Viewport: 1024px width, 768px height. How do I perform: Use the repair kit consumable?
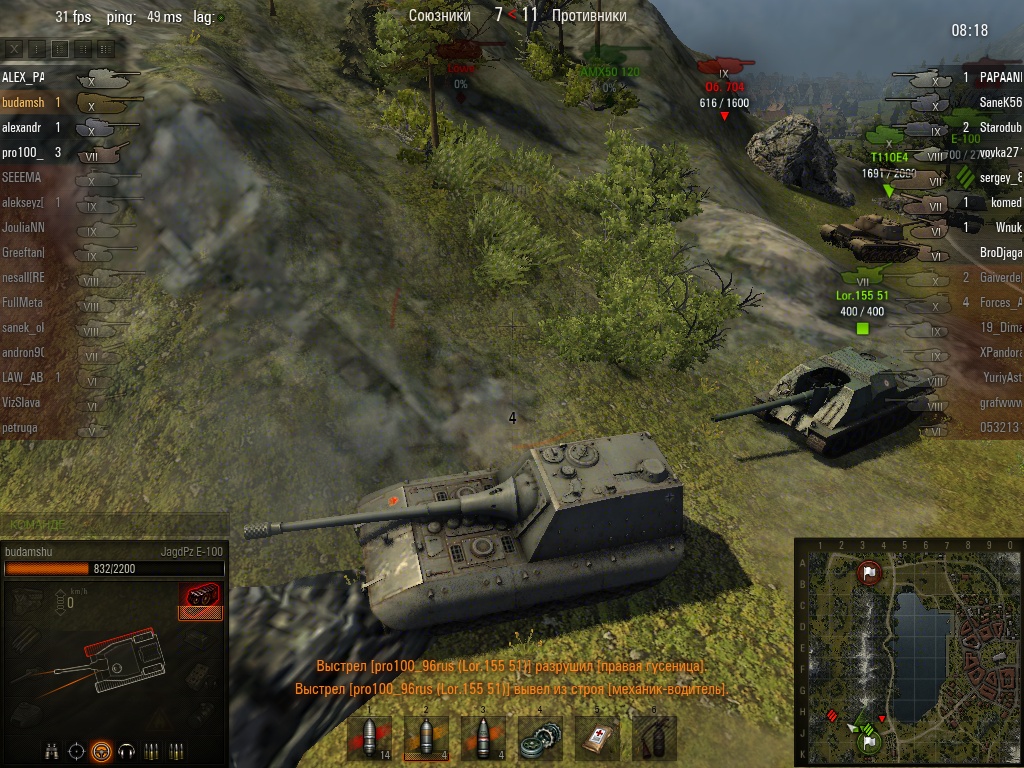click(x=541, y=739)
